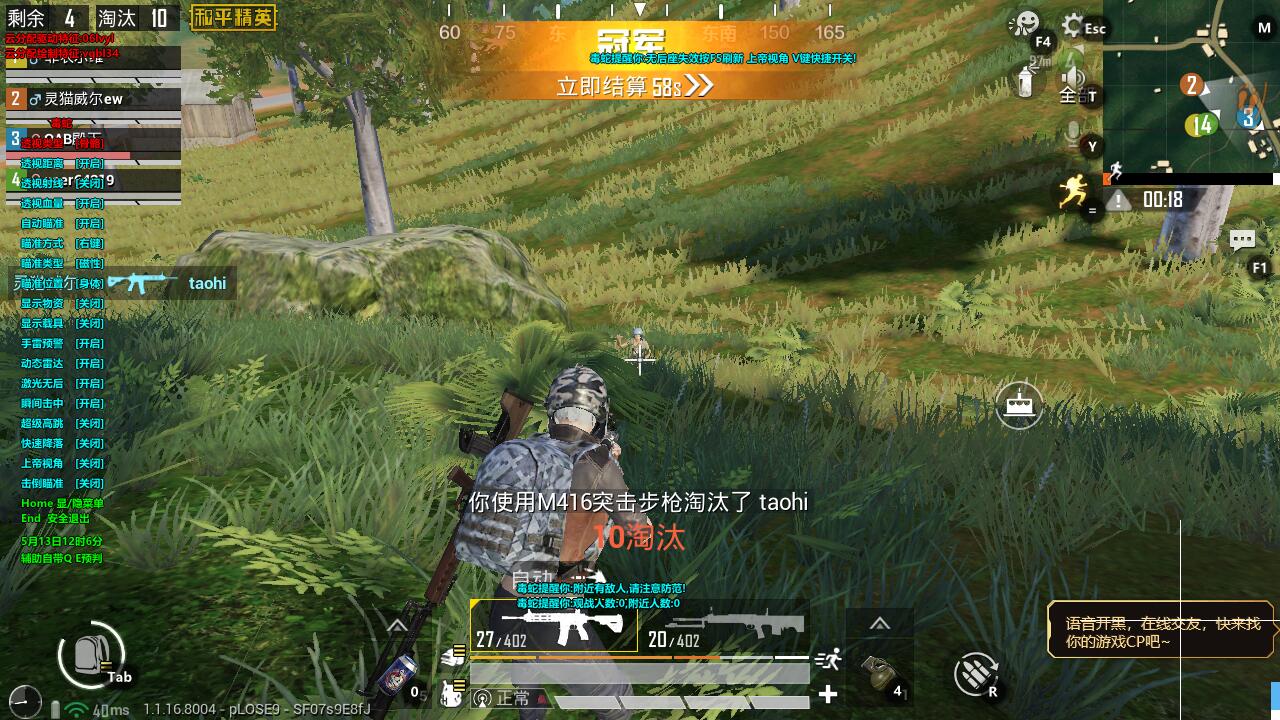Select the M416 rifle weapon slot
This screenshot has width=1280, height=720.
[554, 627]
